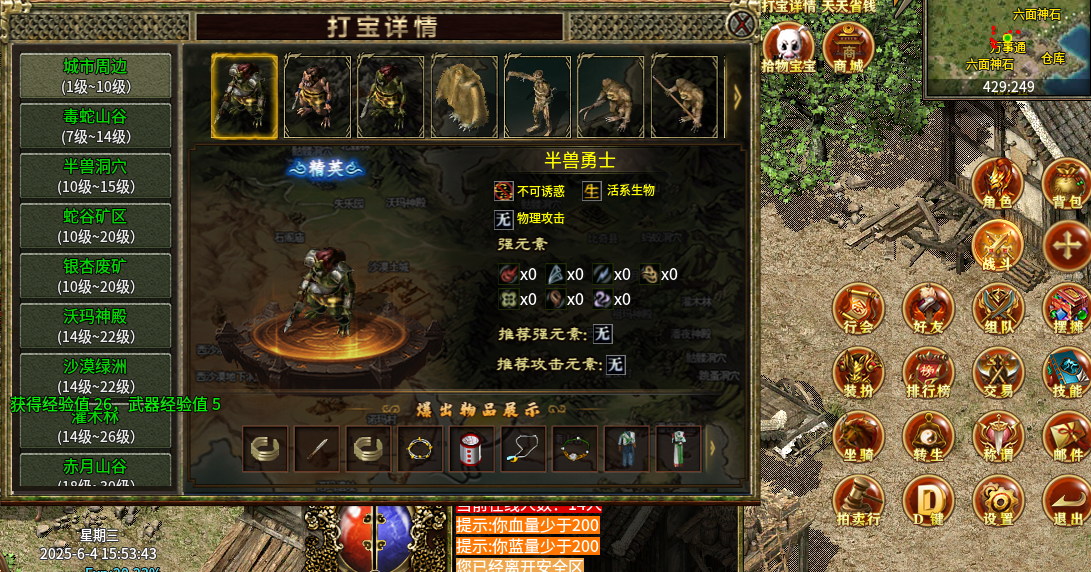Show the 好友 friends list
Screen dimensions: 1091x572
tap(928, 309)
